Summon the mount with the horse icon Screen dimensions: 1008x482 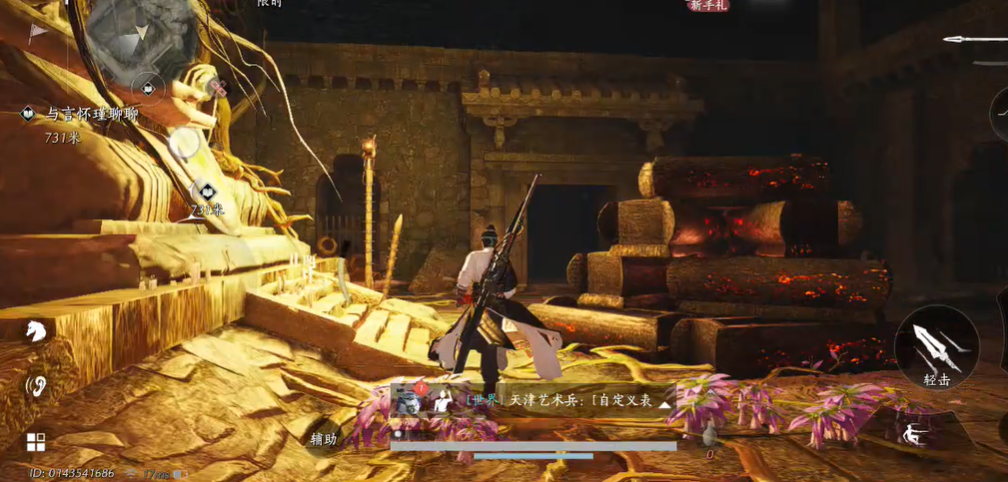36,330
